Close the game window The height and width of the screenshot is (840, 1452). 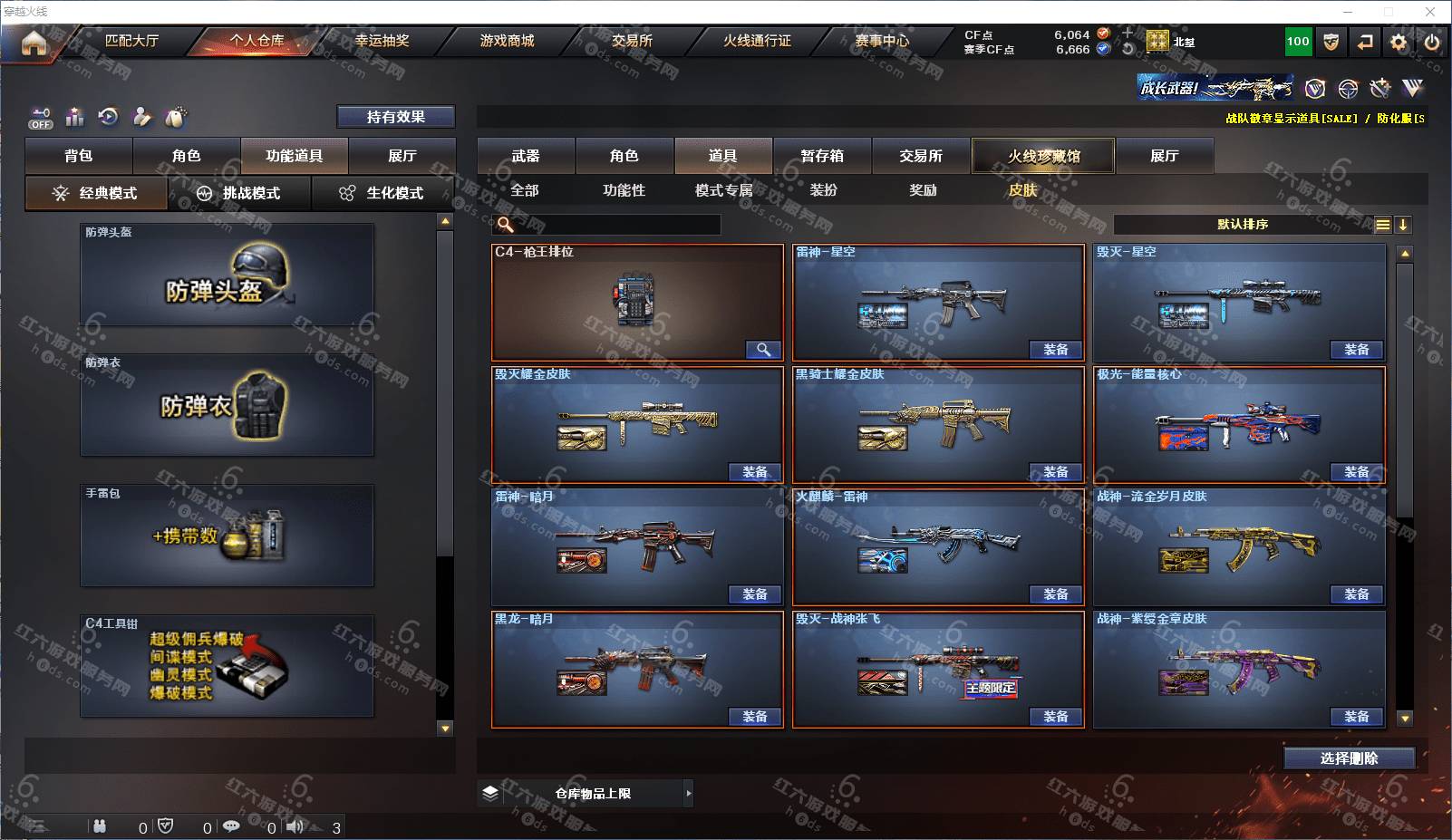click(x=1430, y=12)
